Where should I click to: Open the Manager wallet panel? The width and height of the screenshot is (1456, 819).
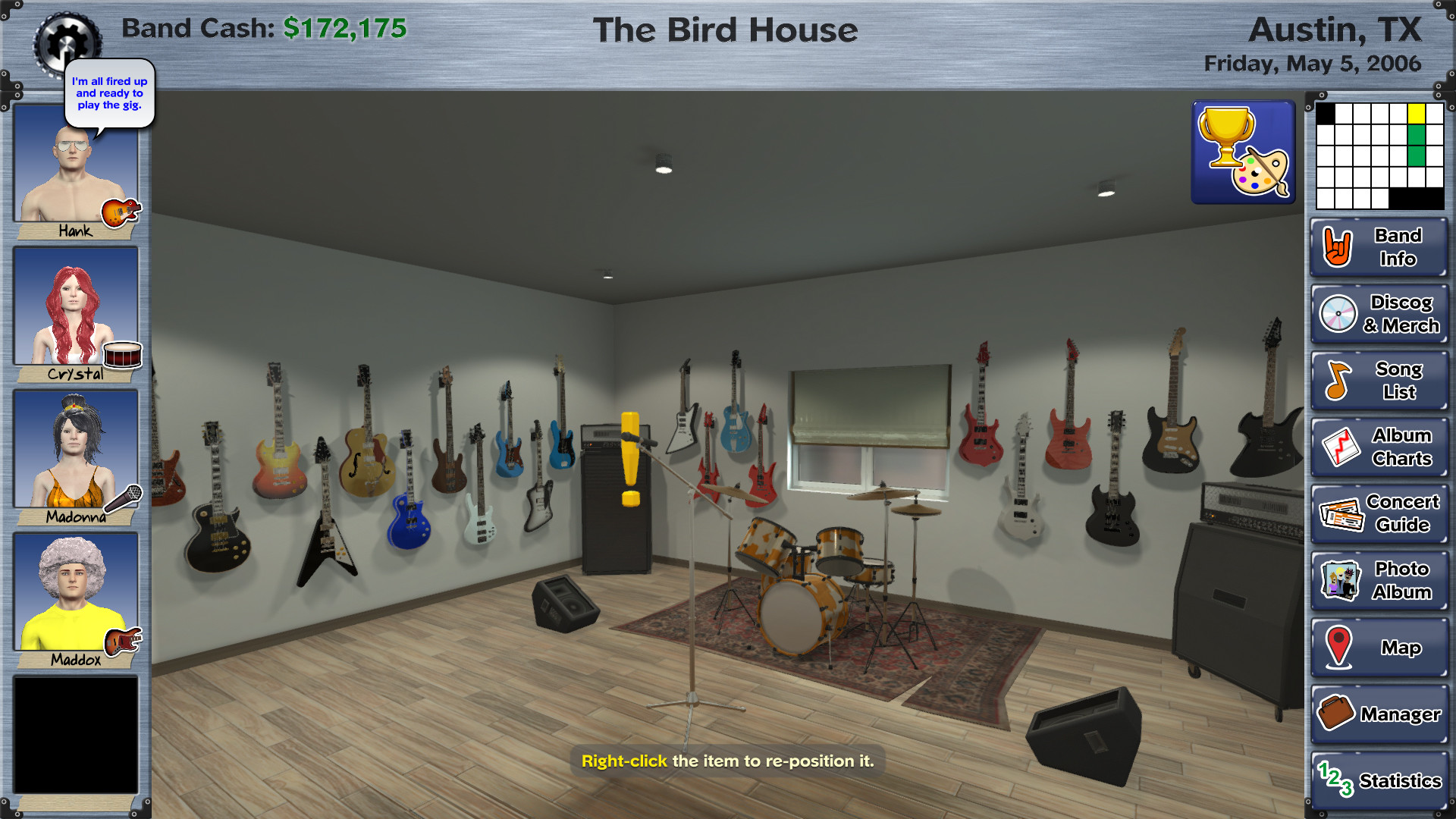click(x=1379, y=714)
